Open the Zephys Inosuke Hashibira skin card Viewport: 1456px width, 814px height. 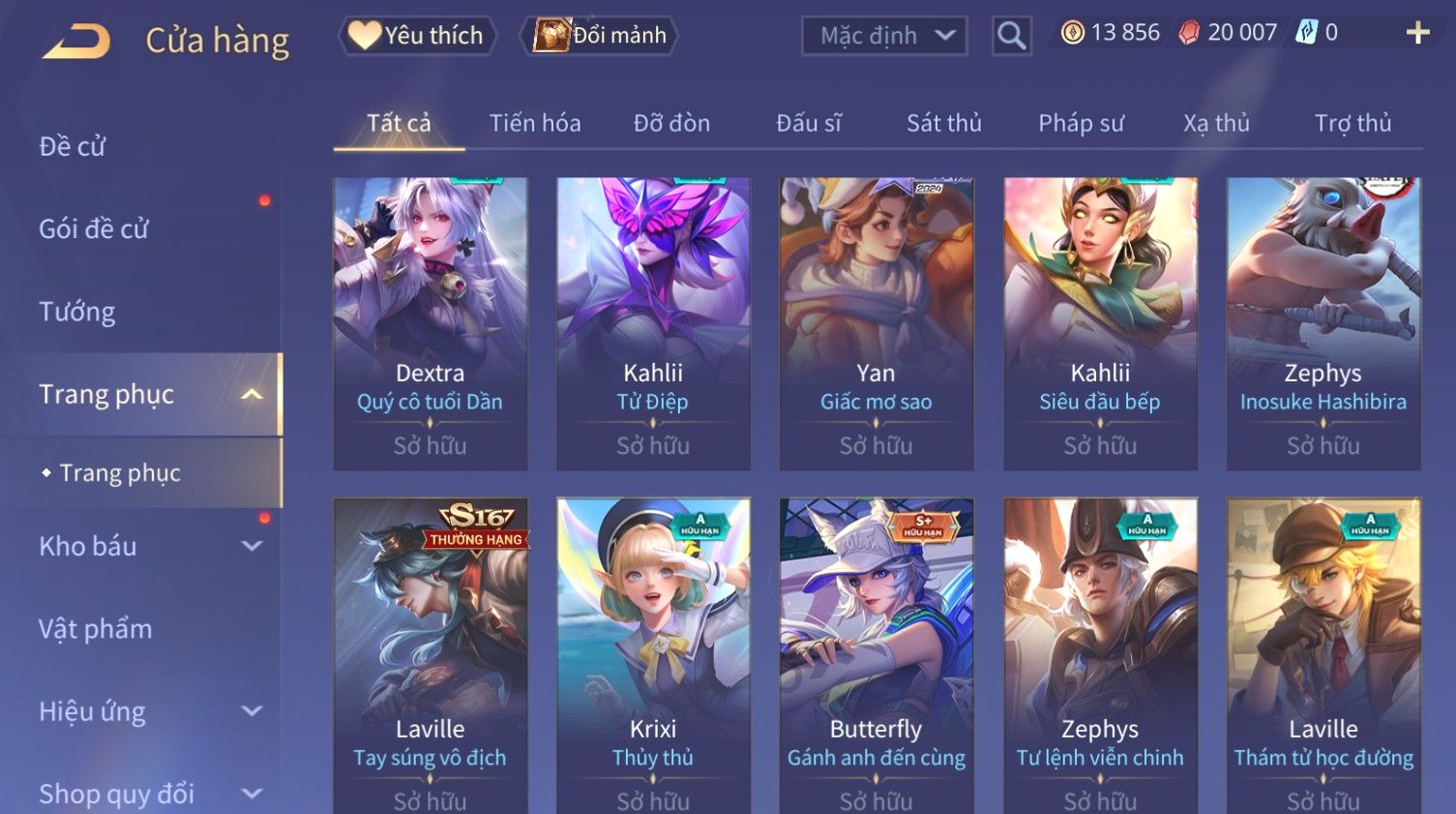[x=1322, y=323]
